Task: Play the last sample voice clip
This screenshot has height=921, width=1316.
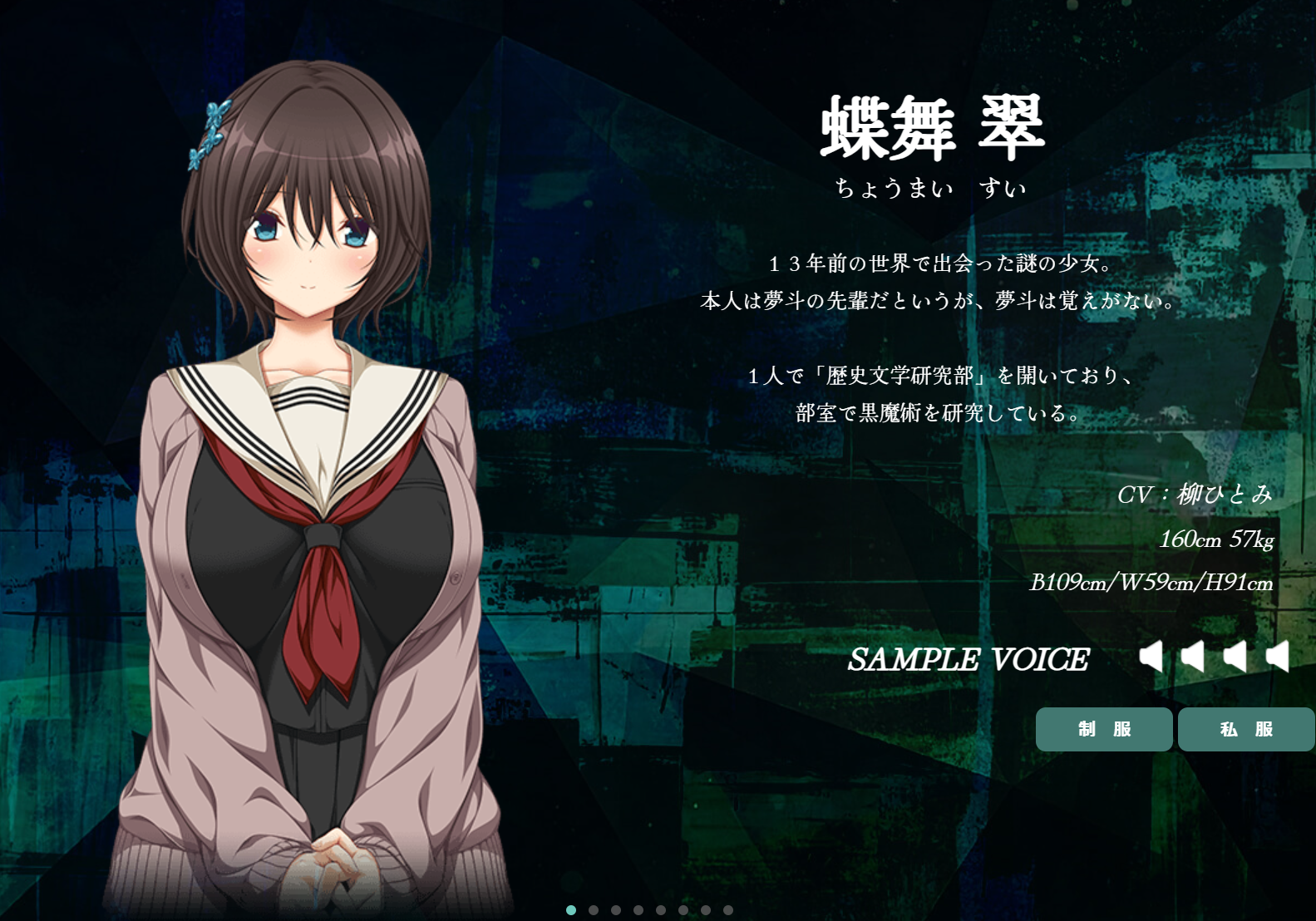Action: (1278, 657)
